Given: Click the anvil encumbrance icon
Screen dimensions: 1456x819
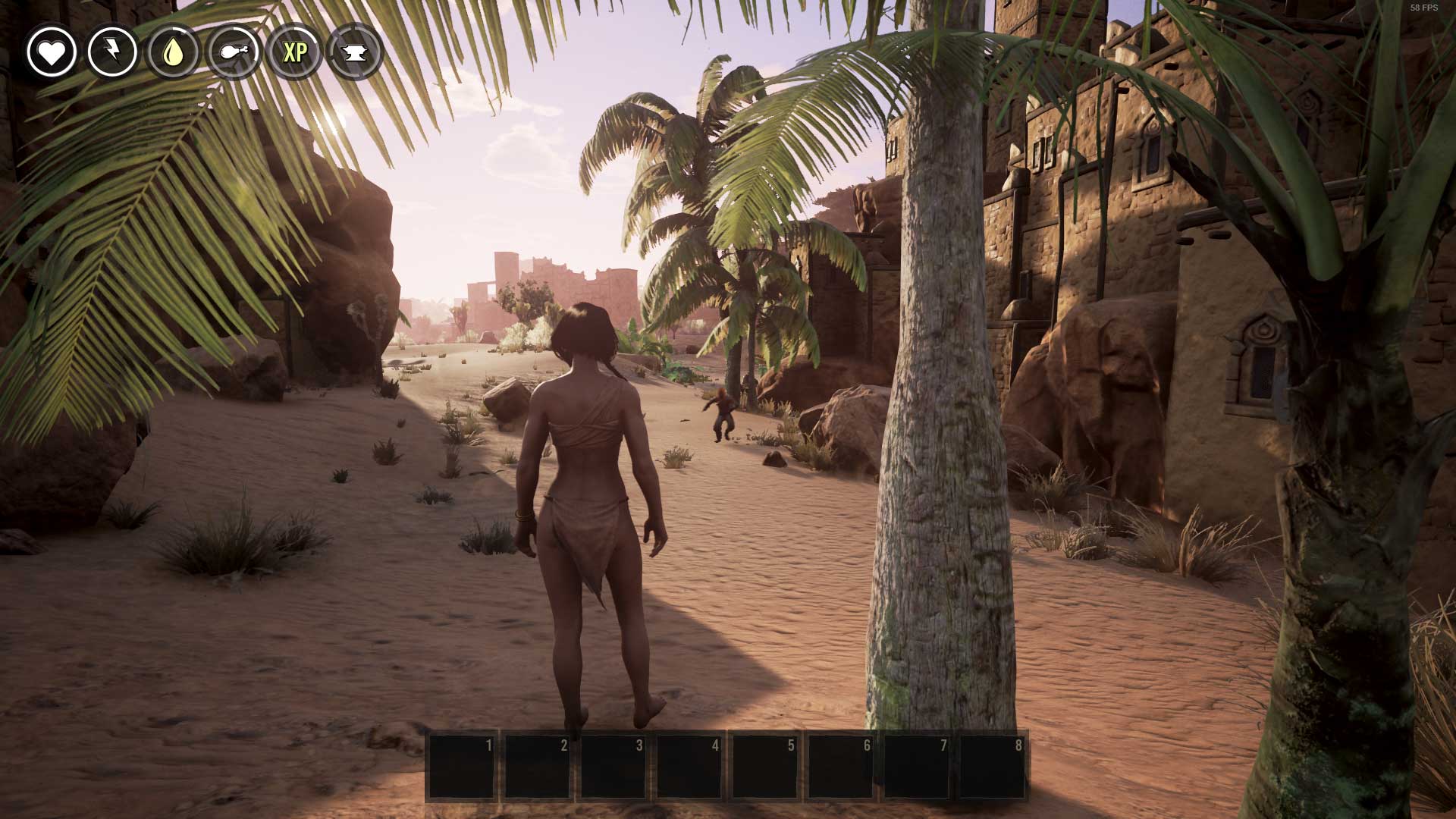Looking at the screenshot, I should tap(355, 52).
